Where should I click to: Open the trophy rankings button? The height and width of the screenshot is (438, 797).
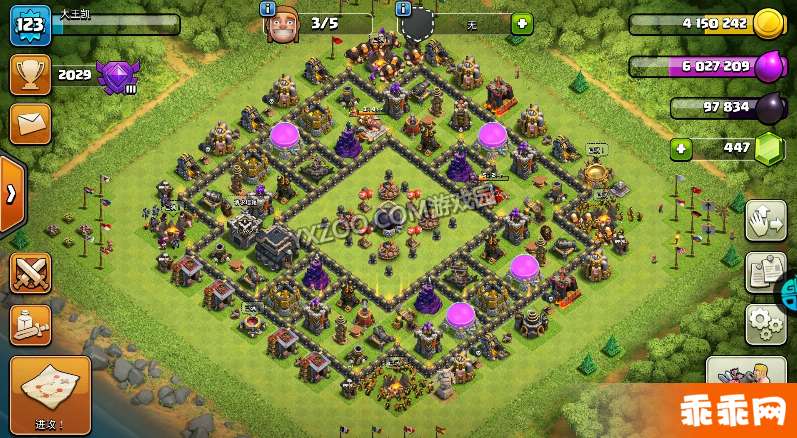pos(30,74)
